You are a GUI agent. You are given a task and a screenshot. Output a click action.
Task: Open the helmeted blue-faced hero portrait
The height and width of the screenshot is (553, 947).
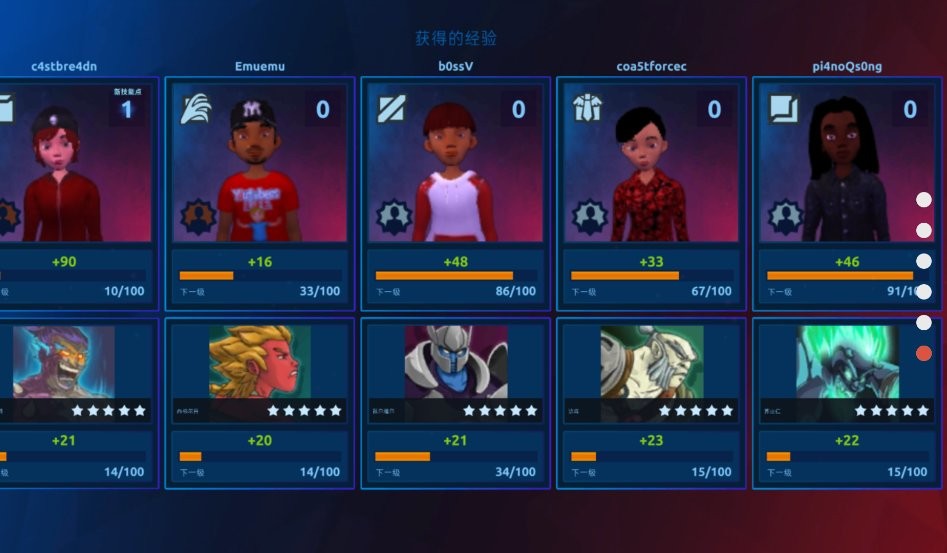(x=455, y=362)
